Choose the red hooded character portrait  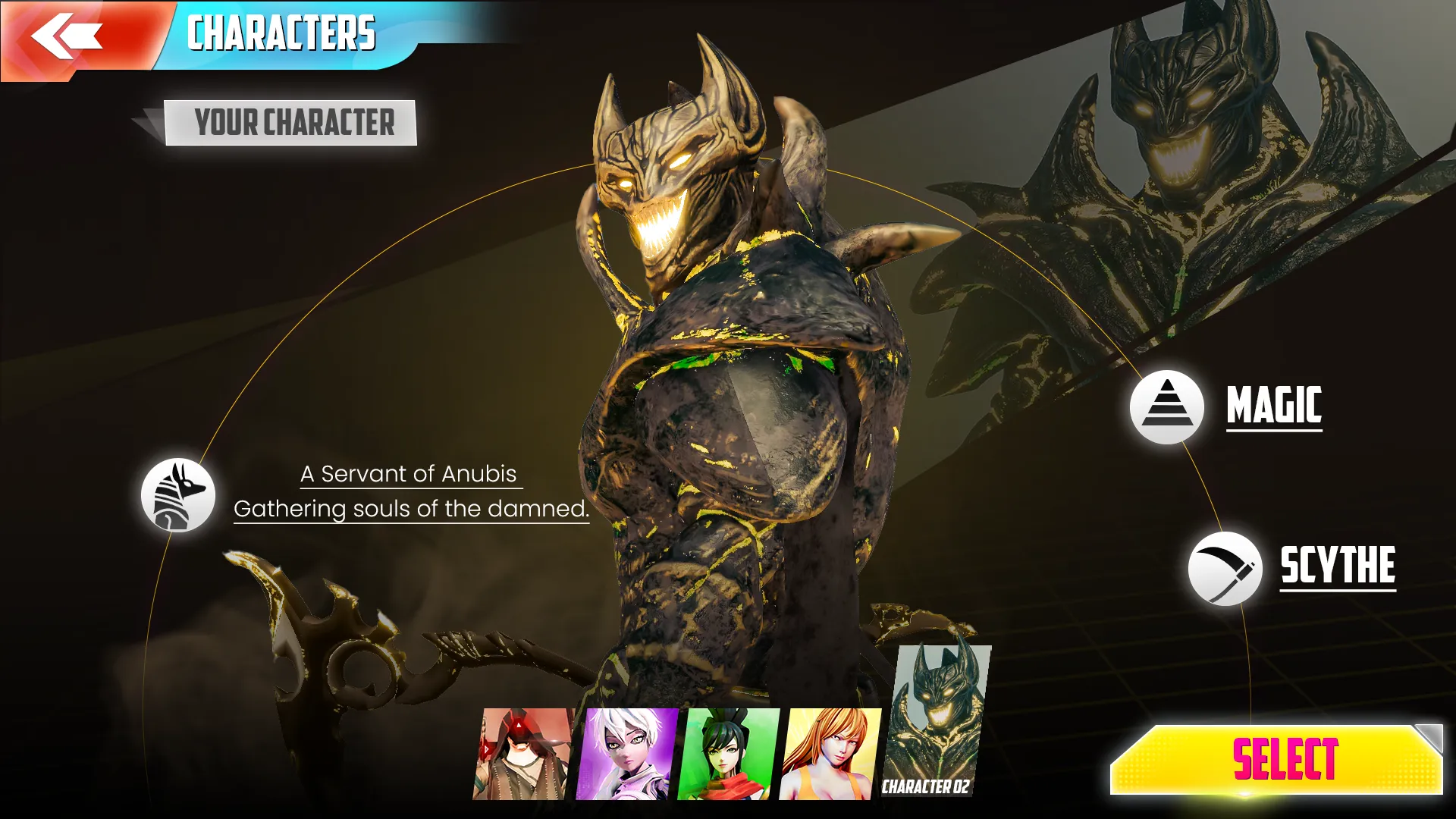pyautogui.click(x=523, y=754)
